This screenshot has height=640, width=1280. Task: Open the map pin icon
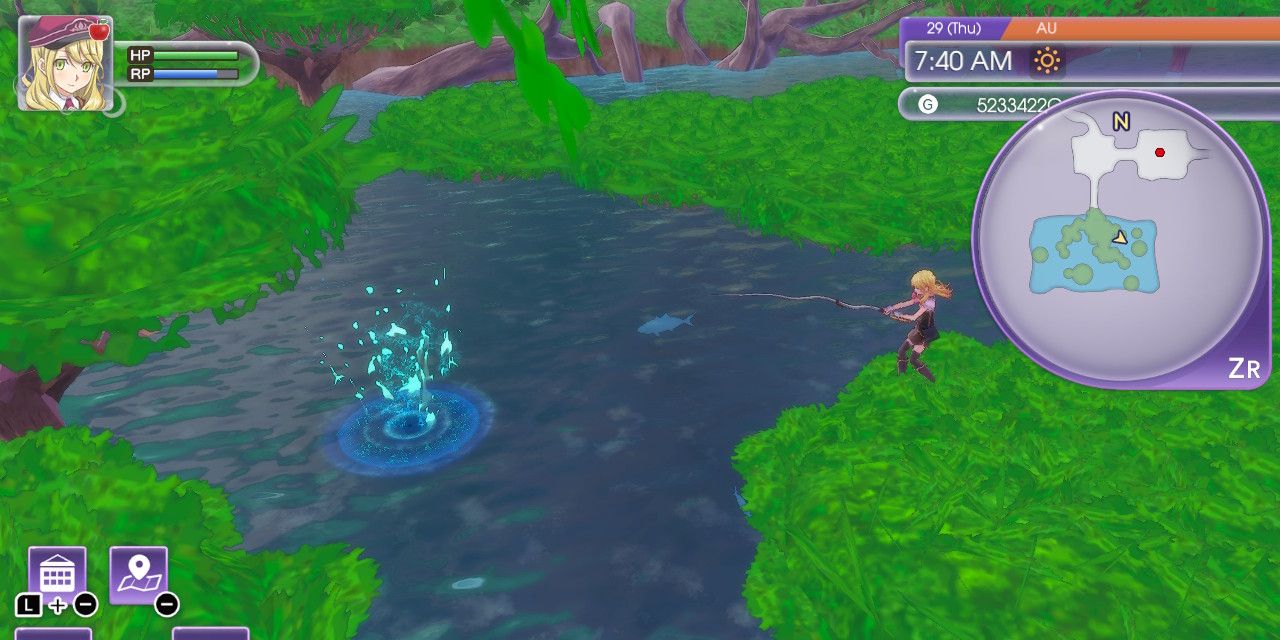[138, 575]
